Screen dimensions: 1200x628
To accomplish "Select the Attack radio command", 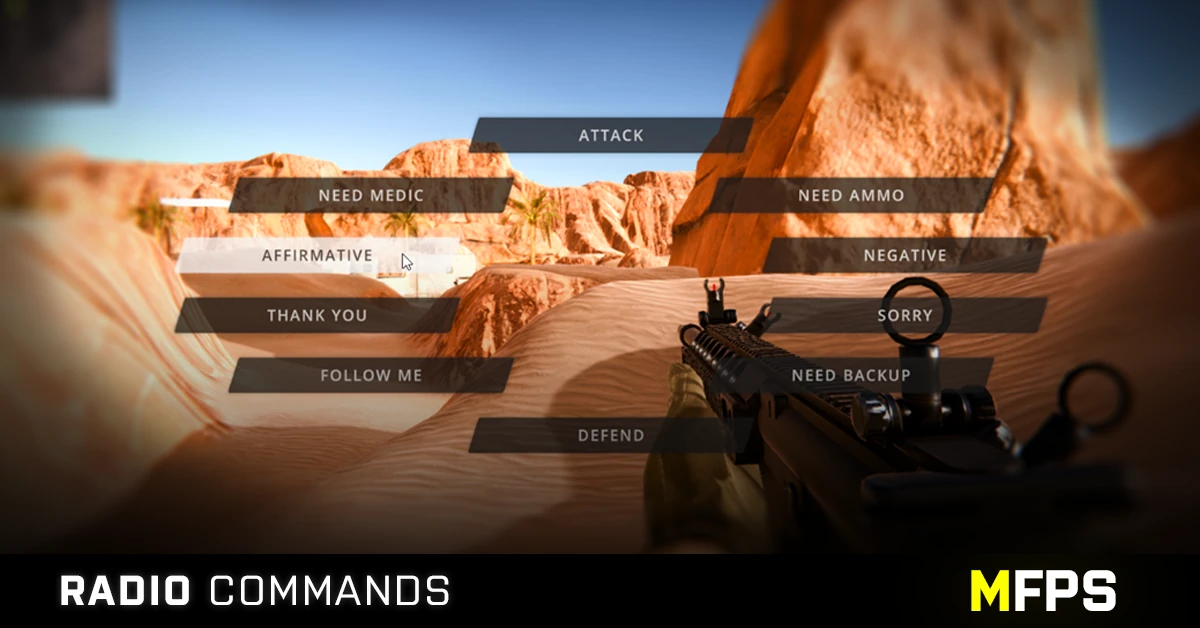I will click(611, 135).
